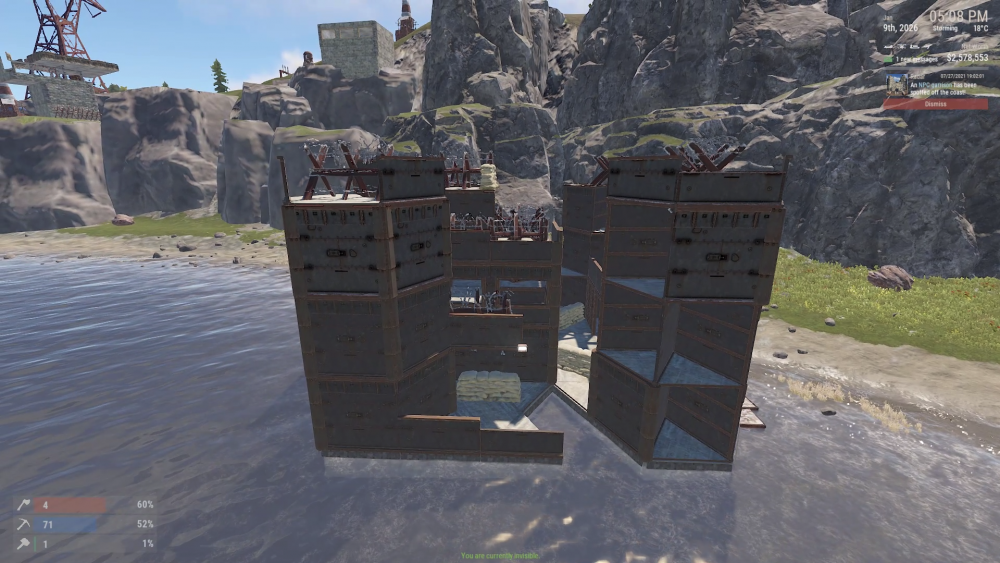Viewport: 1000px width, 563px height.
Task: Open the garrison notification thumbnail image
Action: point(895,85)
